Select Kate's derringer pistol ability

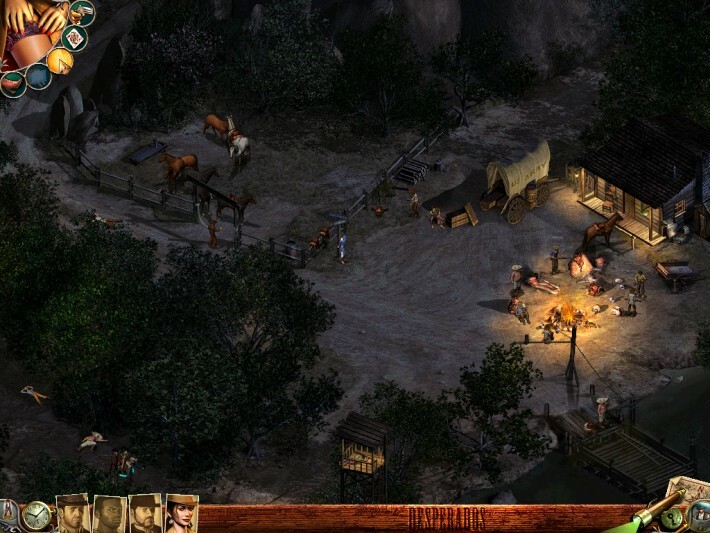coord(82,12)
